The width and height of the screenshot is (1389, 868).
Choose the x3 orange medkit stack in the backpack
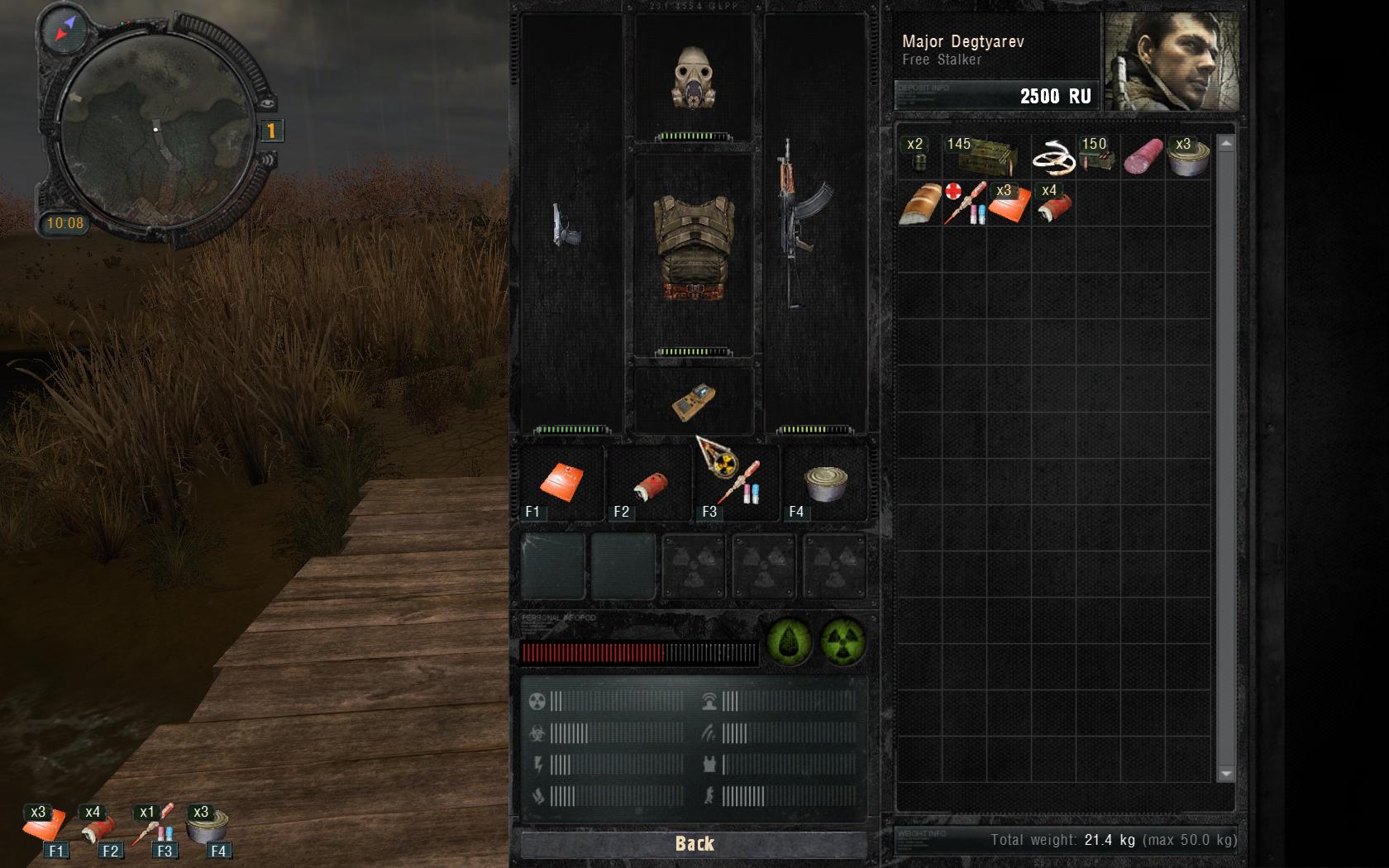(x=1009, y=203)
